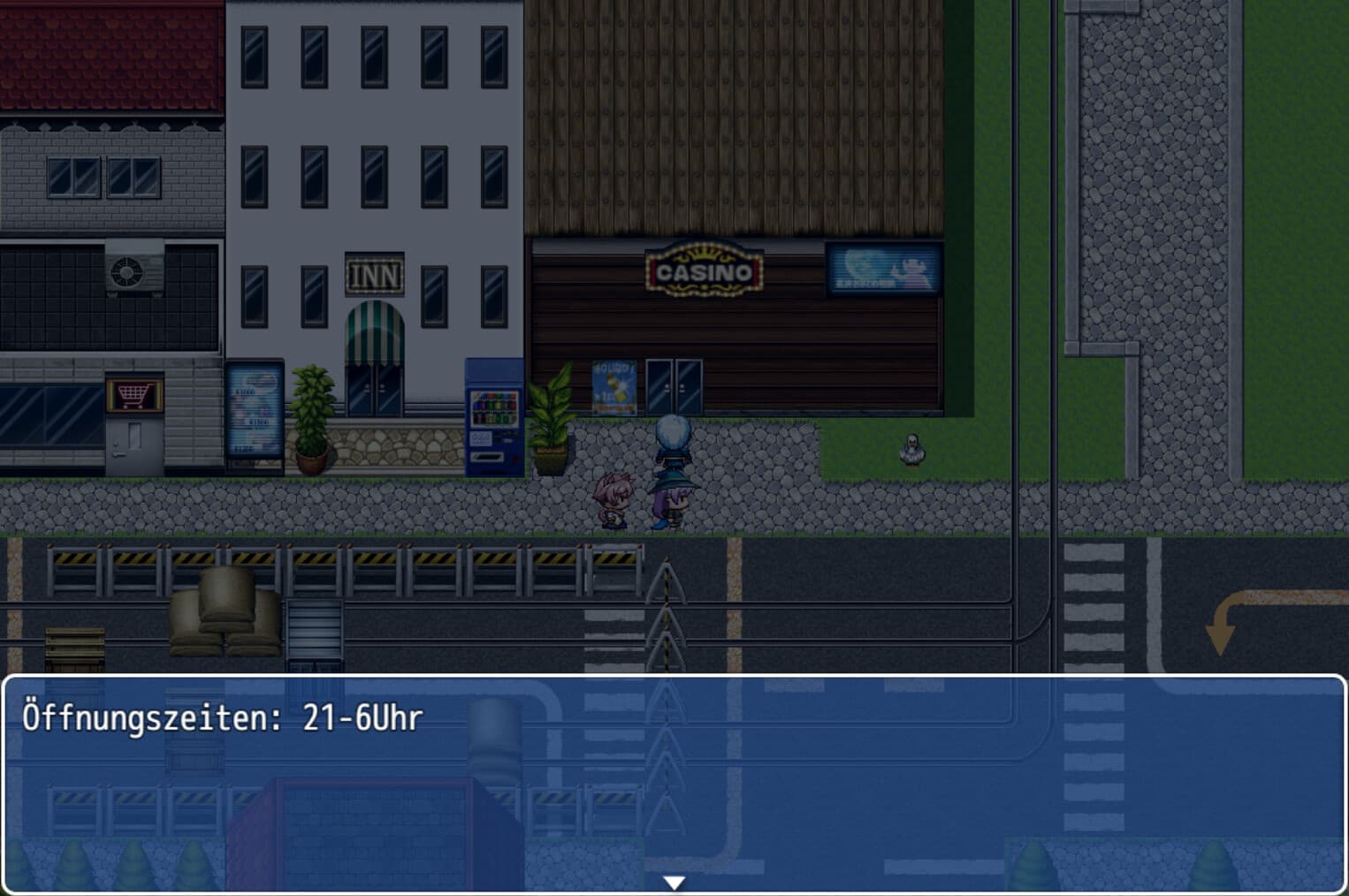
Task: Click the striped green awning above the inn door
Action: (375, 328)
